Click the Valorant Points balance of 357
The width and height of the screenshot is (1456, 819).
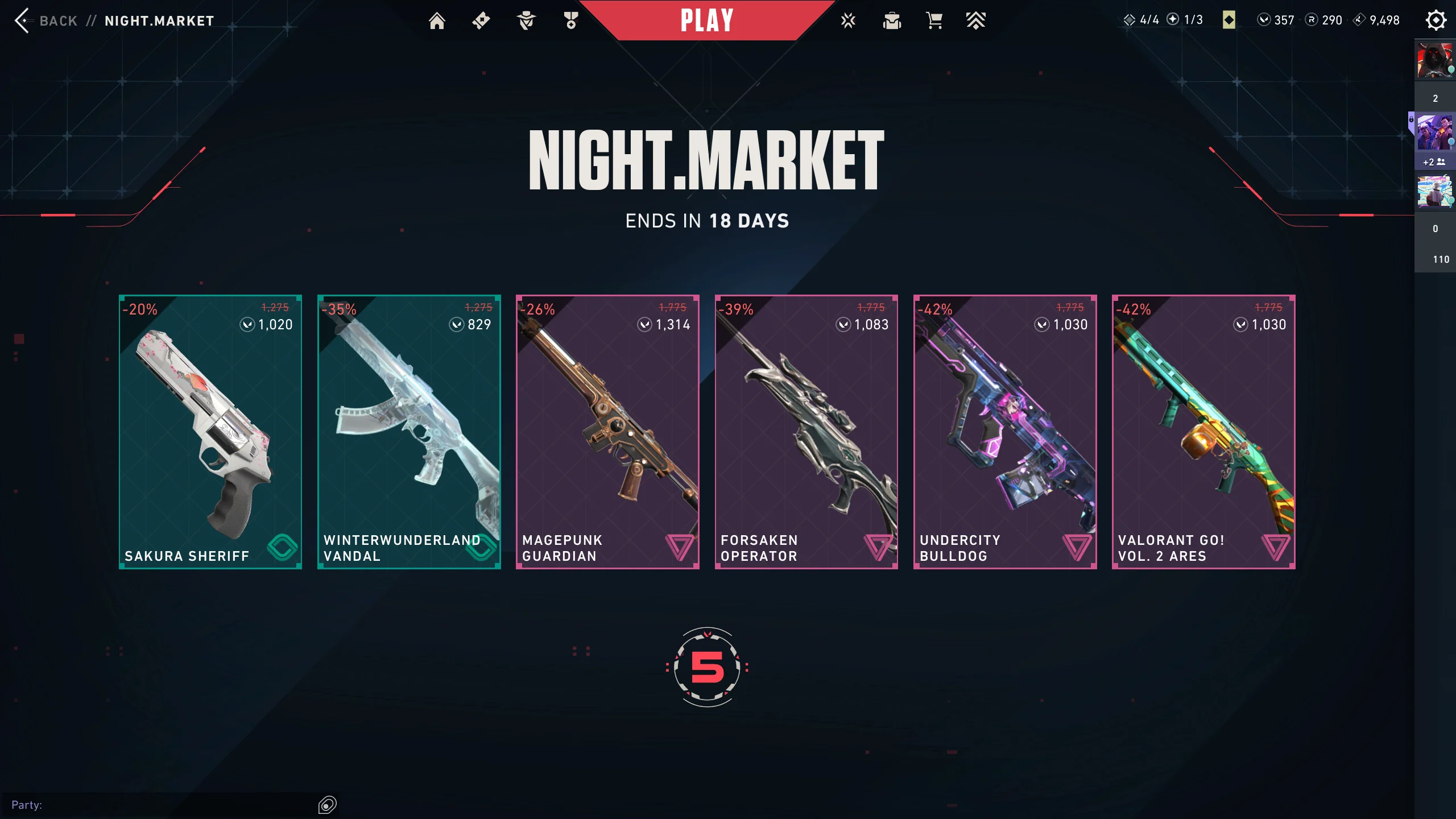[1276, 20]
